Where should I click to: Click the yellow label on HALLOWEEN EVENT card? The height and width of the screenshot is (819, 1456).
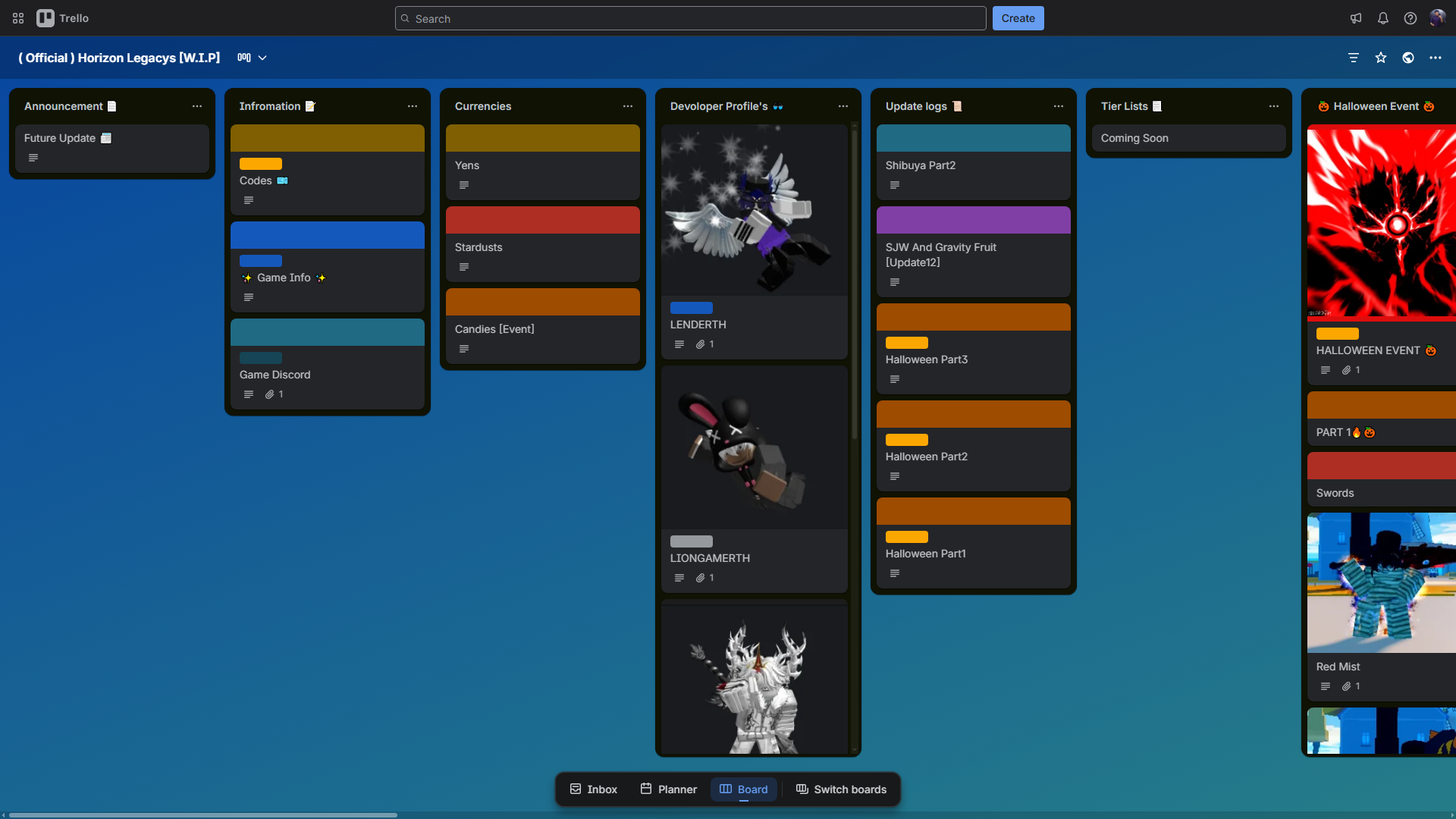tap(1338, 334)
